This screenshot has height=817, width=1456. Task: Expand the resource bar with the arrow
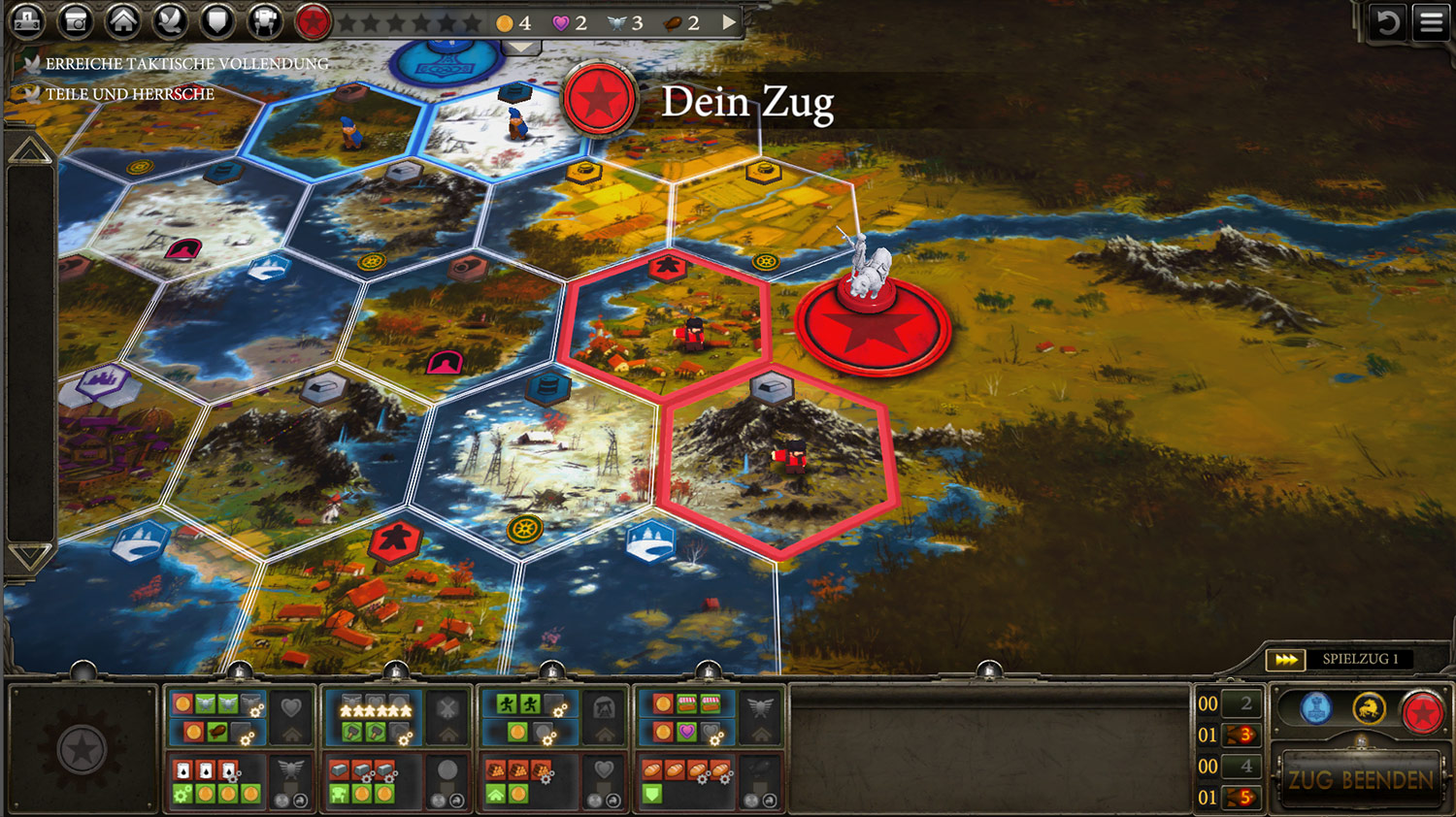click(730, 22)
